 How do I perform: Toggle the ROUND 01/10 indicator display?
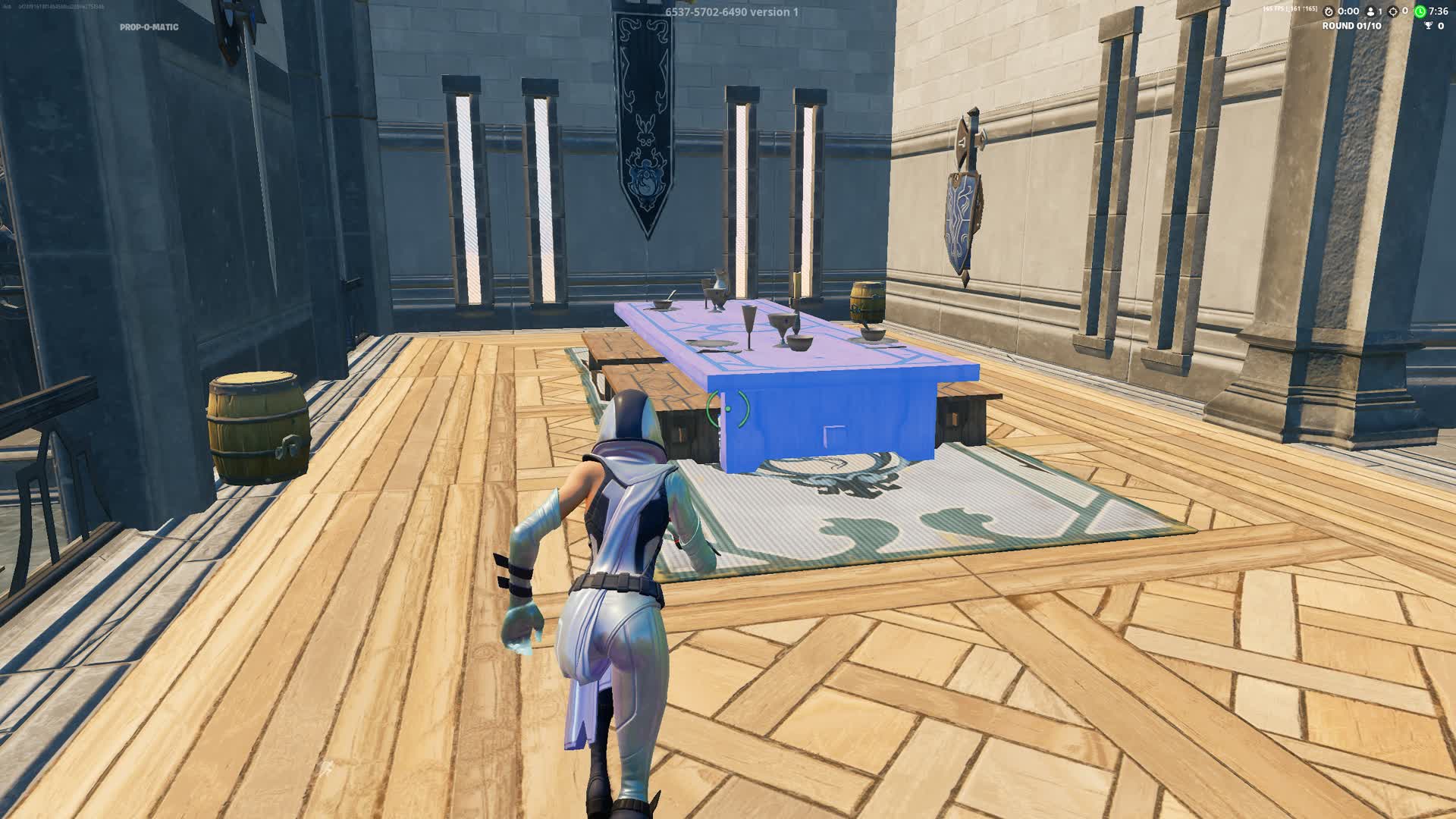1351,26
